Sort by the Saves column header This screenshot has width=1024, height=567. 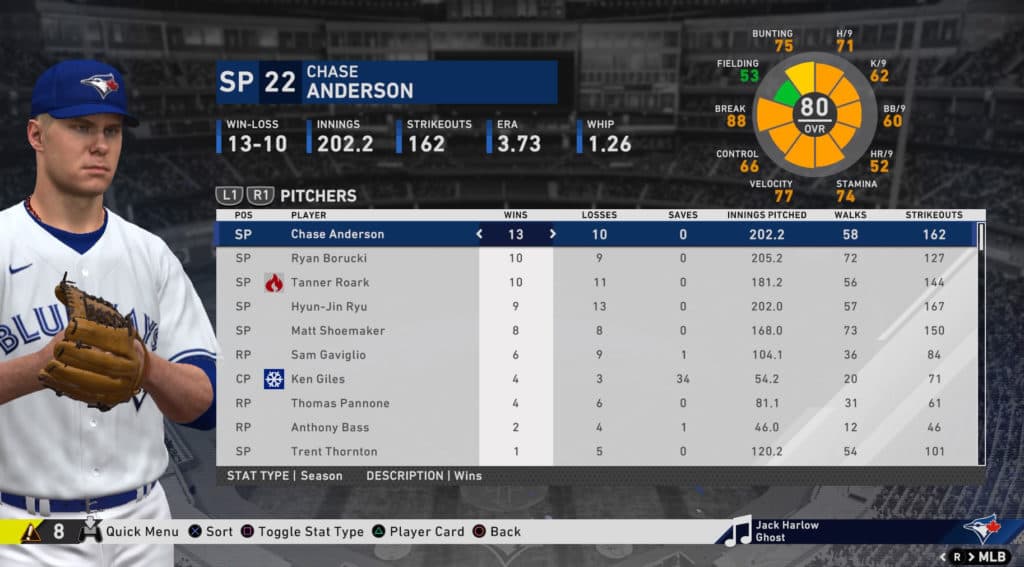coord(683,215)
